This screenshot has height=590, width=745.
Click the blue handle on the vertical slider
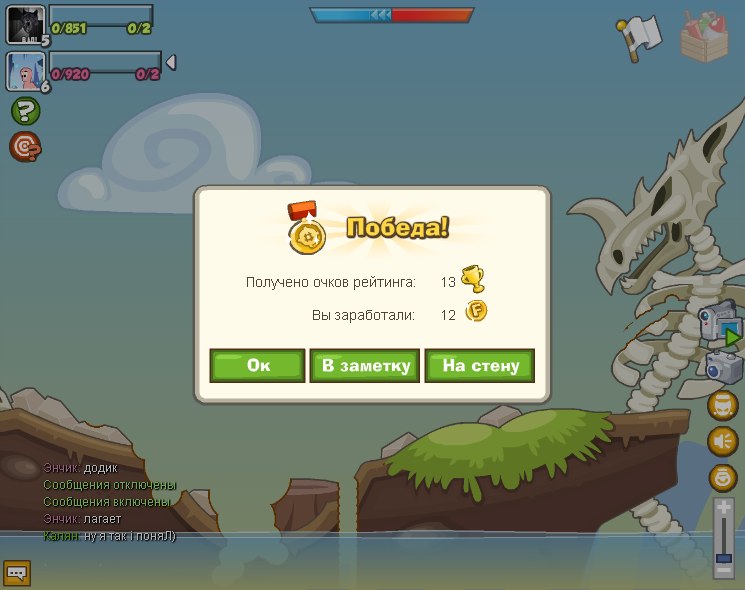click(x=724, y=555)
